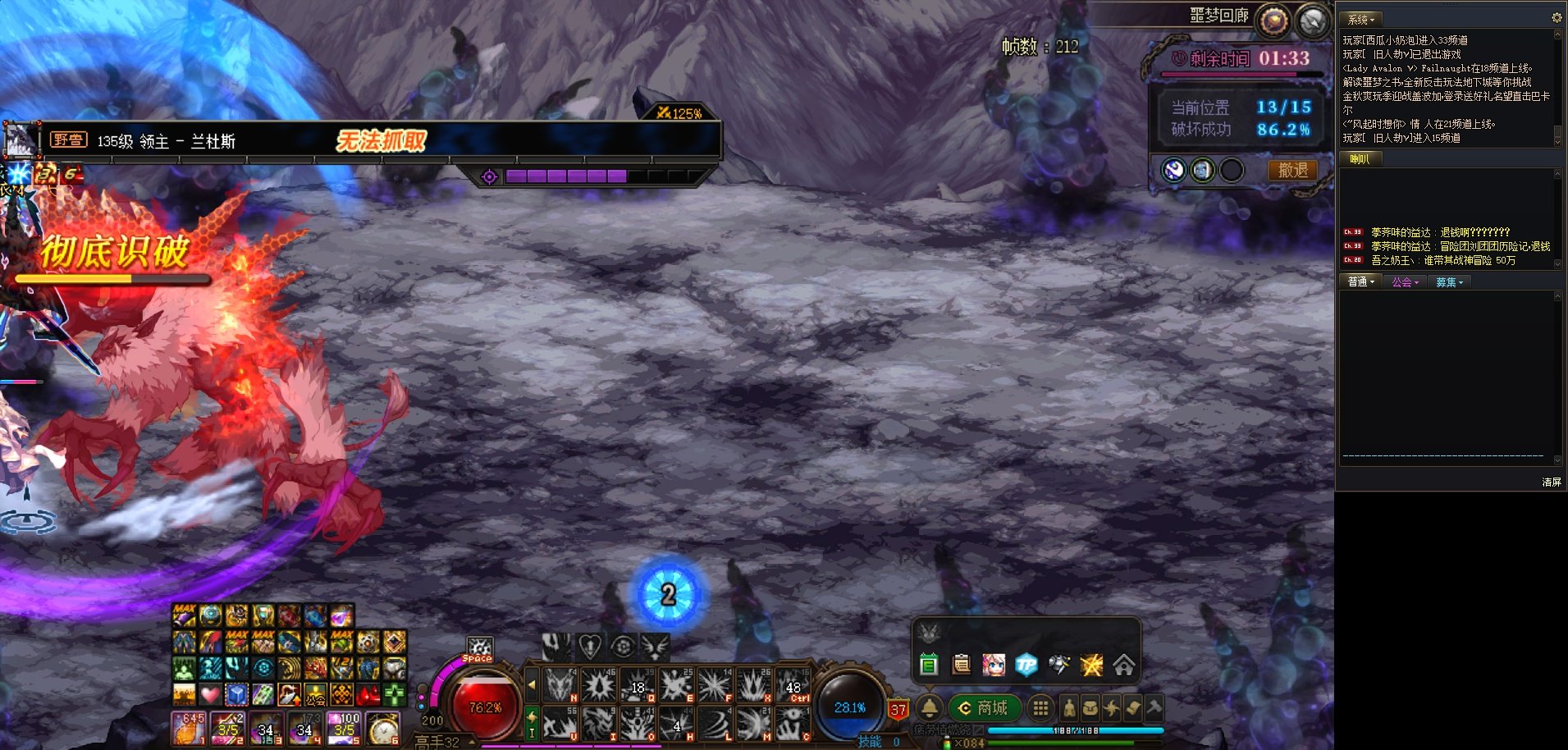Screen dimensions: 1568x750
Task: Switch to the 公会 guild chat tab
Action: [1405, 281]
